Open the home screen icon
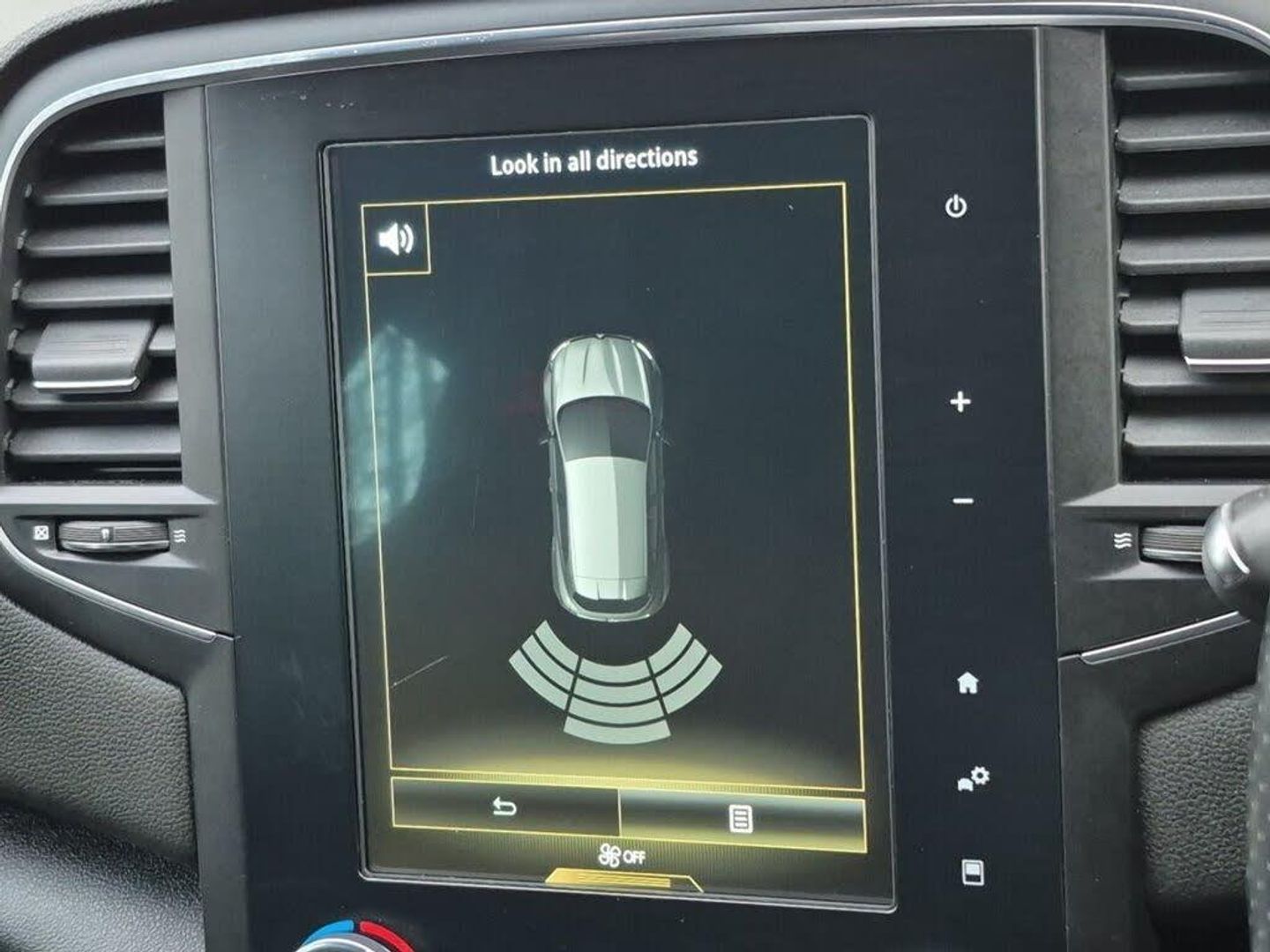Viewport: 1270px width, 952px height. coord(968,682)
